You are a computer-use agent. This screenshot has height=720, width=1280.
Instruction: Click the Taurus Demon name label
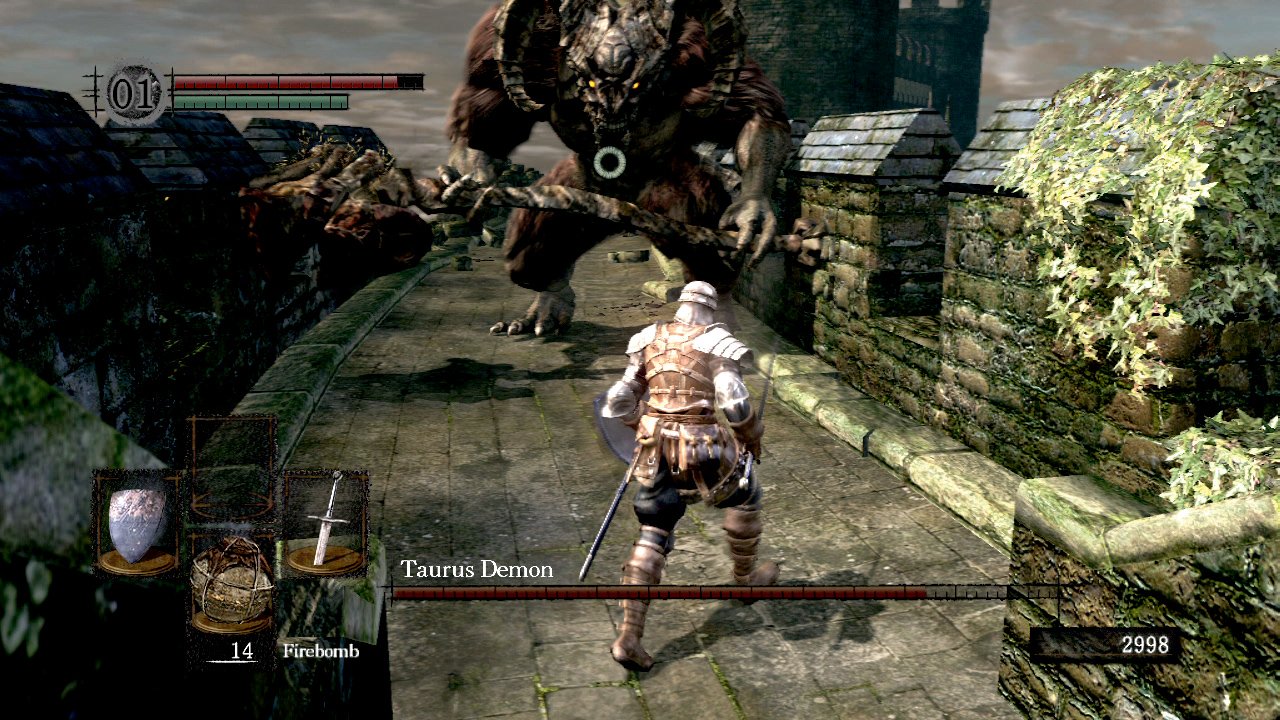click(475, 569)
